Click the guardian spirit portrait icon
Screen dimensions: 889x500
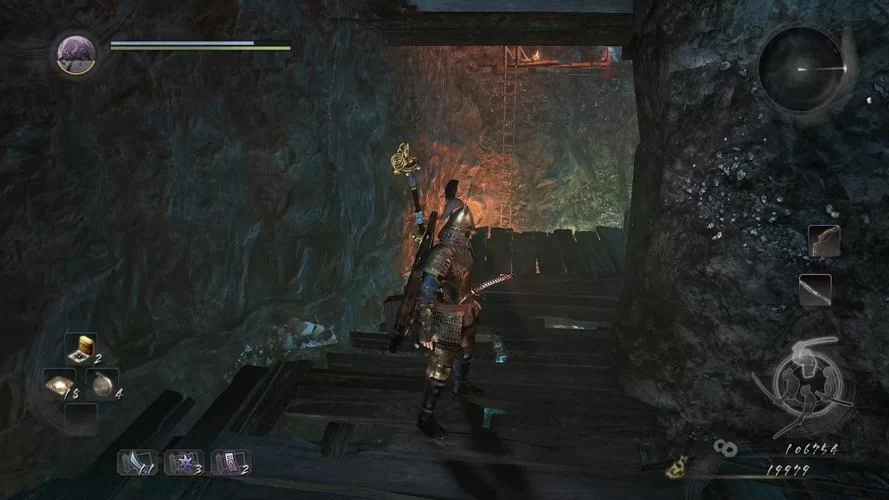(76, 53)
